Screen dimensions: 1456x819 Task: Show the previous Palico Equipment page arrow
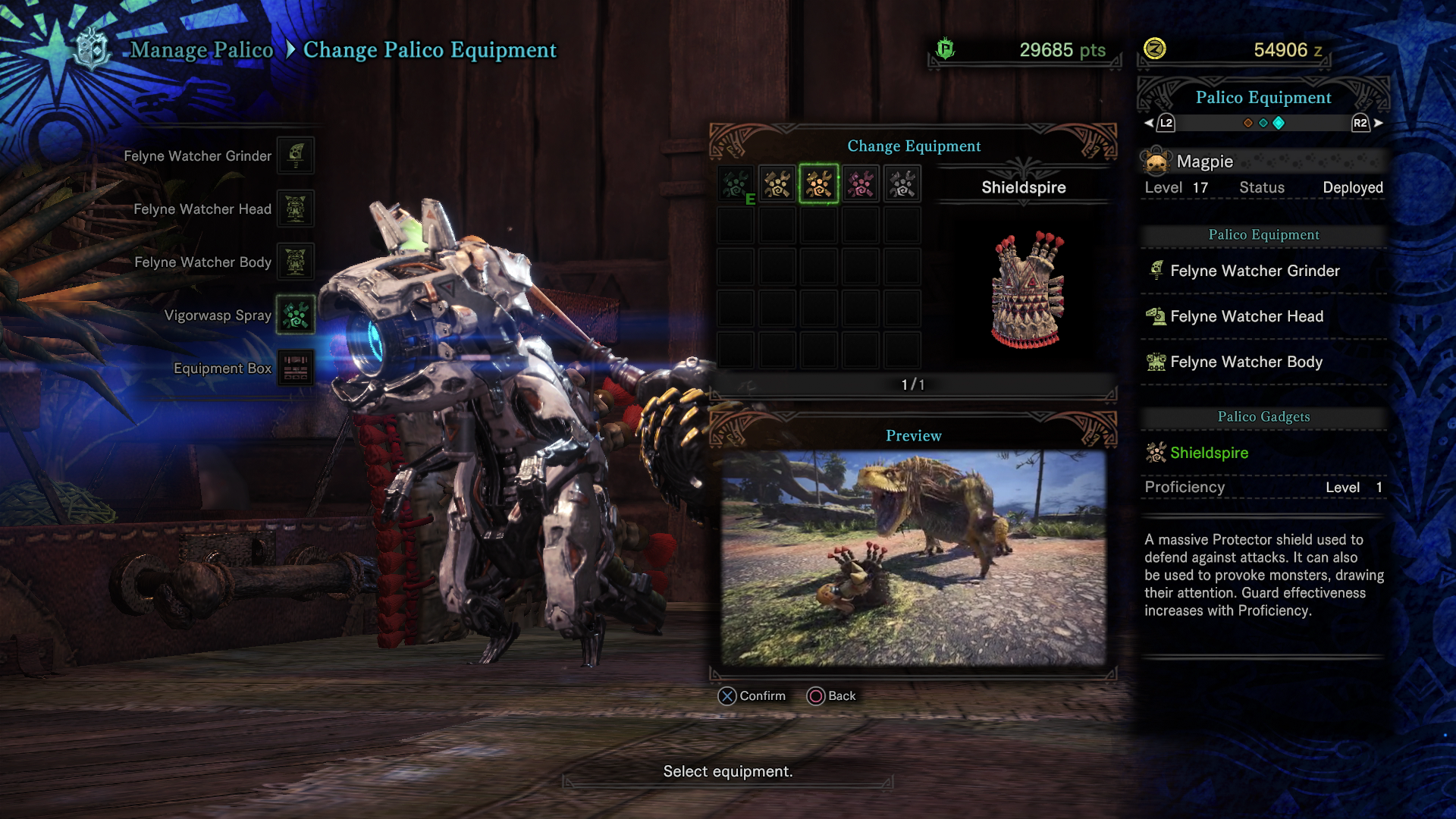[1149, 123]
